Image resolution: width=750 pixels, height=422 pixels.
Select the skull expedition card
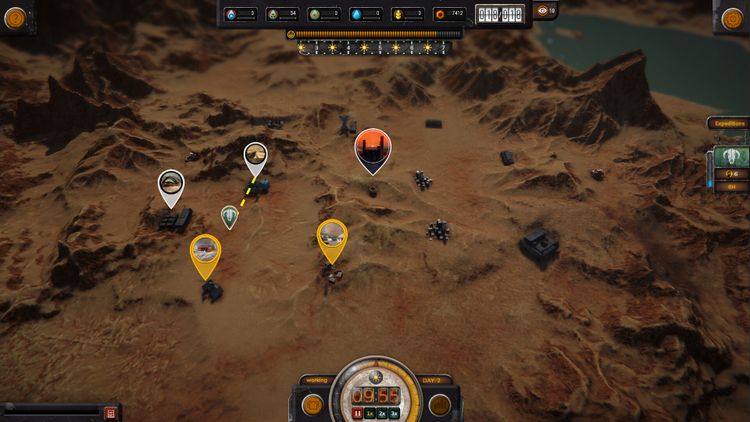pos(730,157)
